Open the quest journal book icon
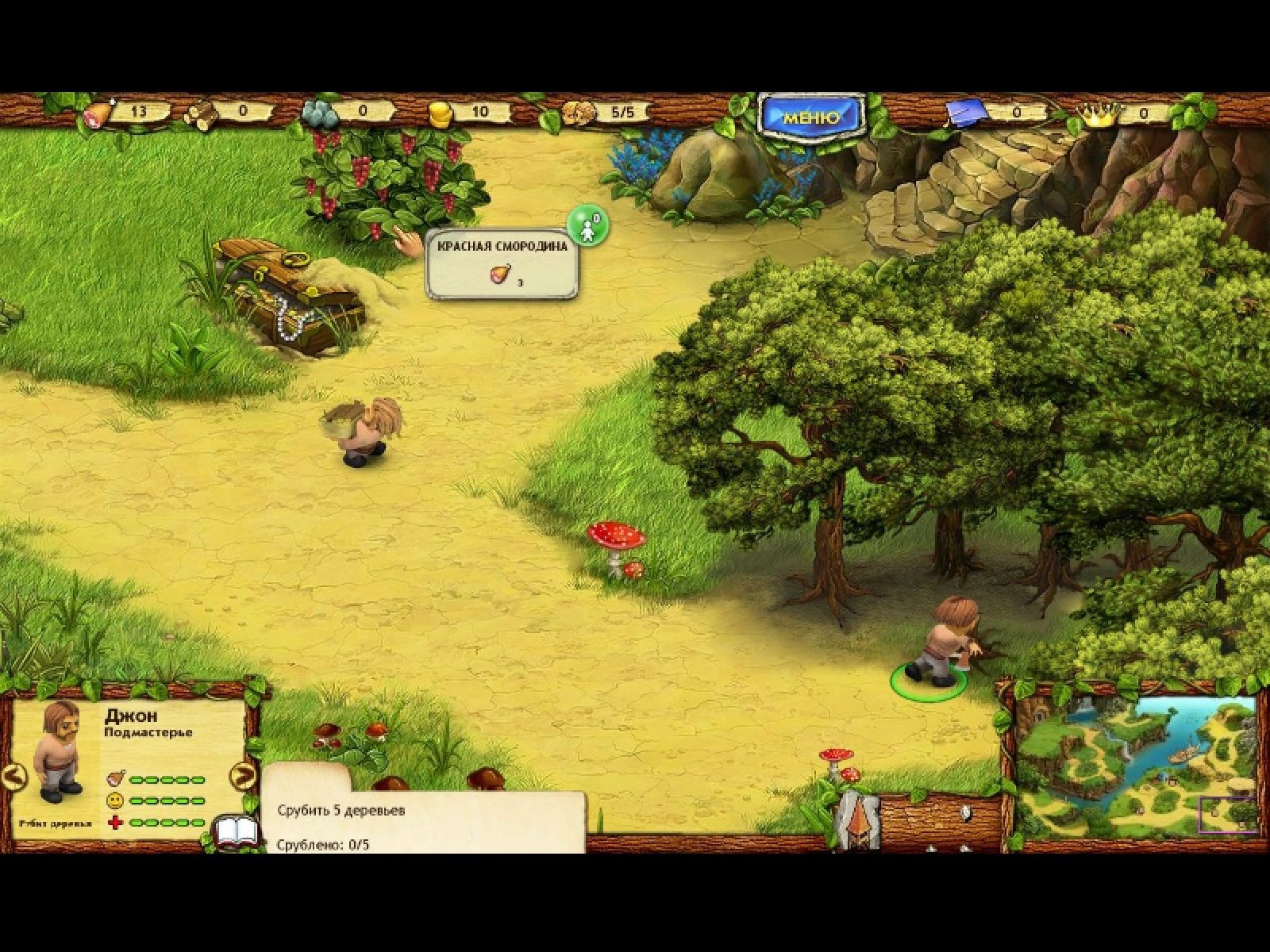The image size is (1270, 952). [x=237, y=832]
